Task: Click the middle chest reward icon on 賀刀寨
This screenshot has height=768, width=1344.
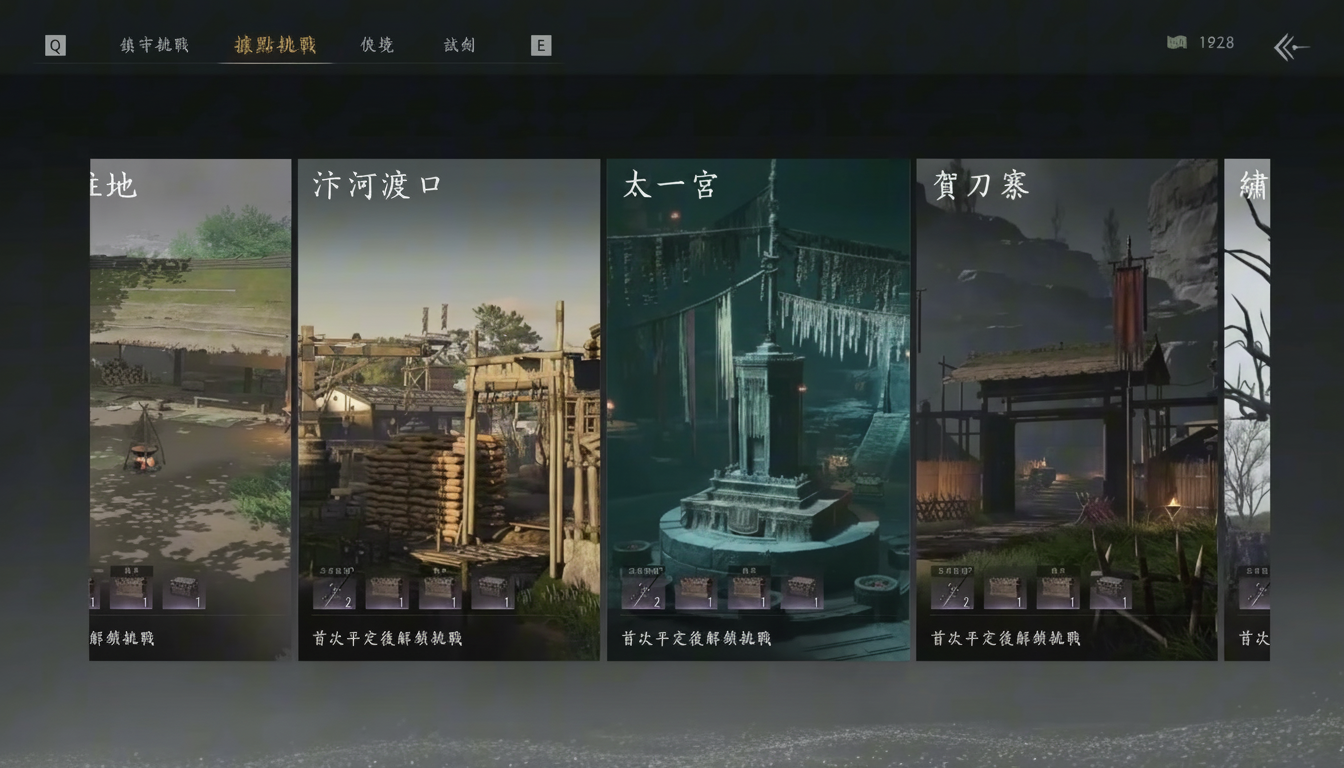Action: click(x=1057, y=591)
